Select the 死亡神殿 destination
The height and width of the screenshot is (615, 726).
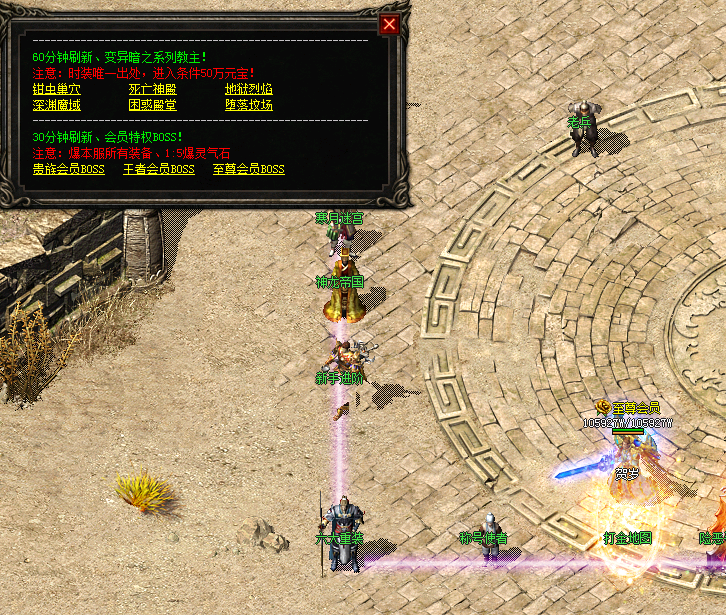click(x=152, y=89)
